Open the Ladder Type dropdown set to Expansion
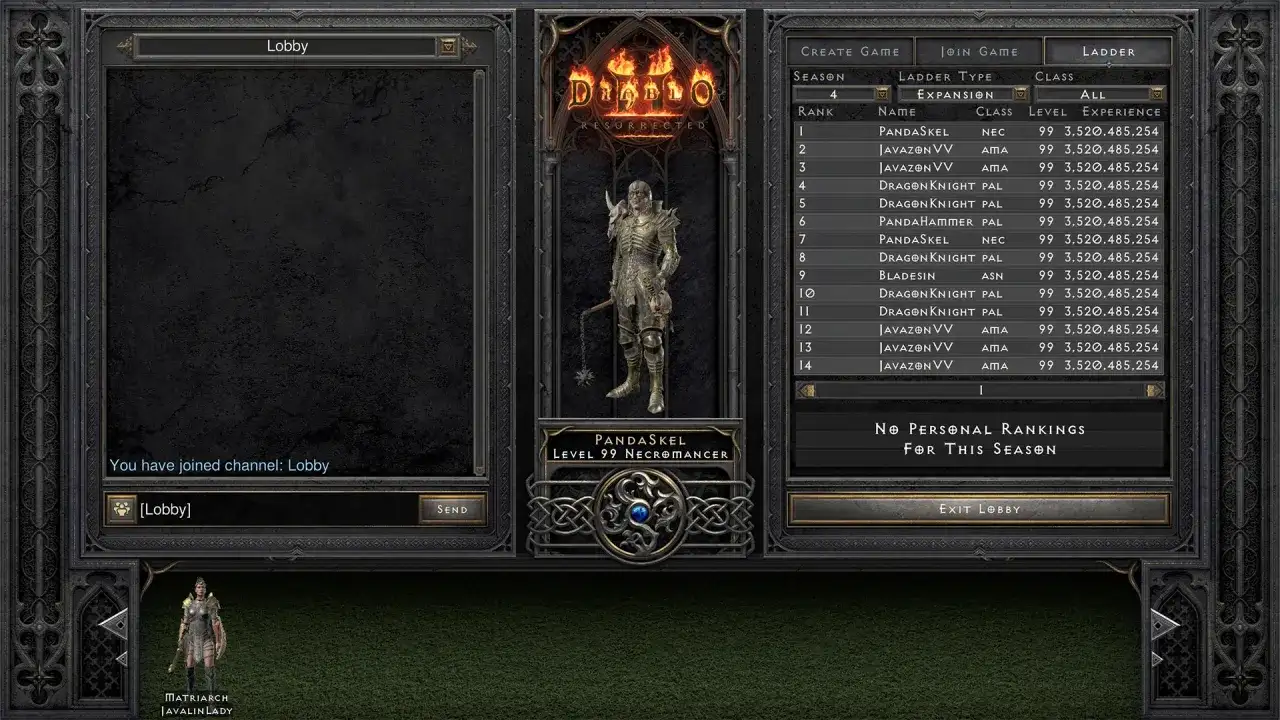This screenshot has height=720, width=1280. (x=1019, y=93)
